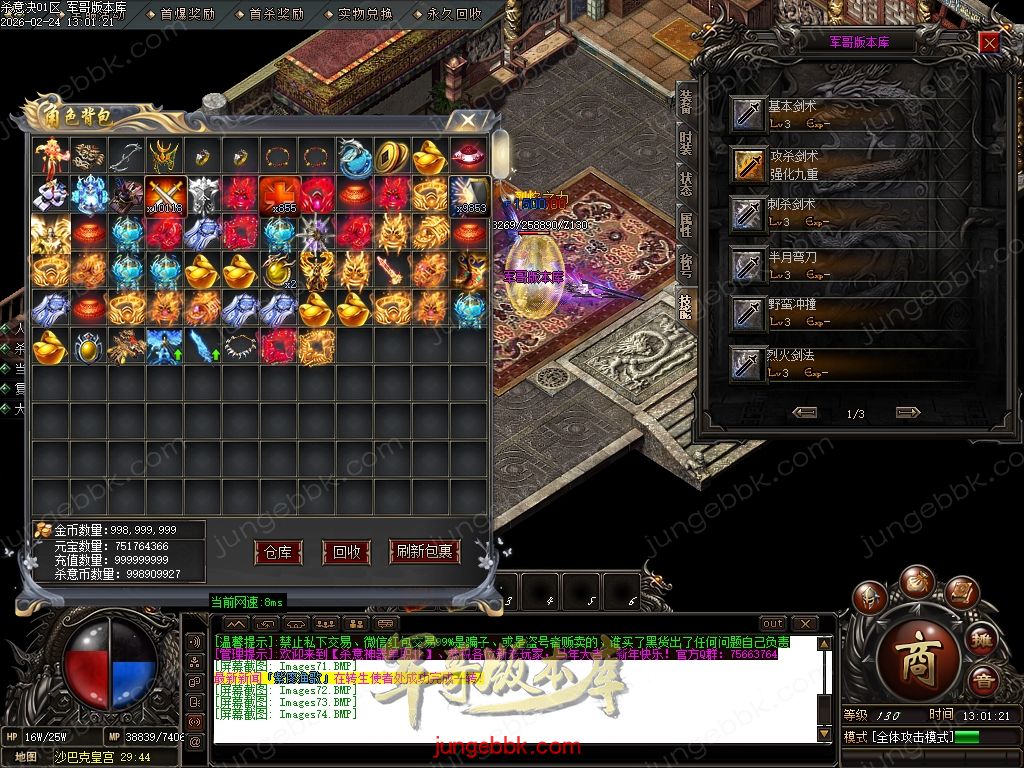Select the 烈火剑法 skill icon
The height and width of the screenshot is (768, 1024).
[x=748, y=363]
